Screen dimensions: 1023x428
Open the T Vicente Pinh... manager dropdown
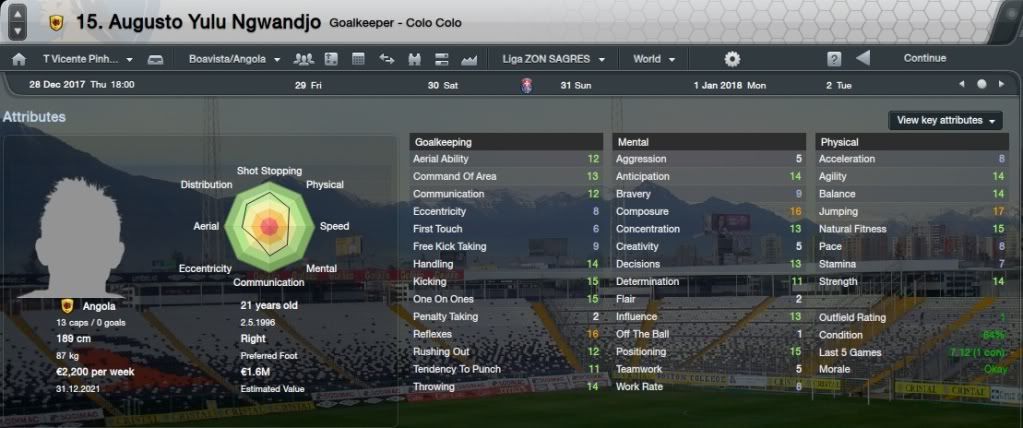click(x=87, y=59)
